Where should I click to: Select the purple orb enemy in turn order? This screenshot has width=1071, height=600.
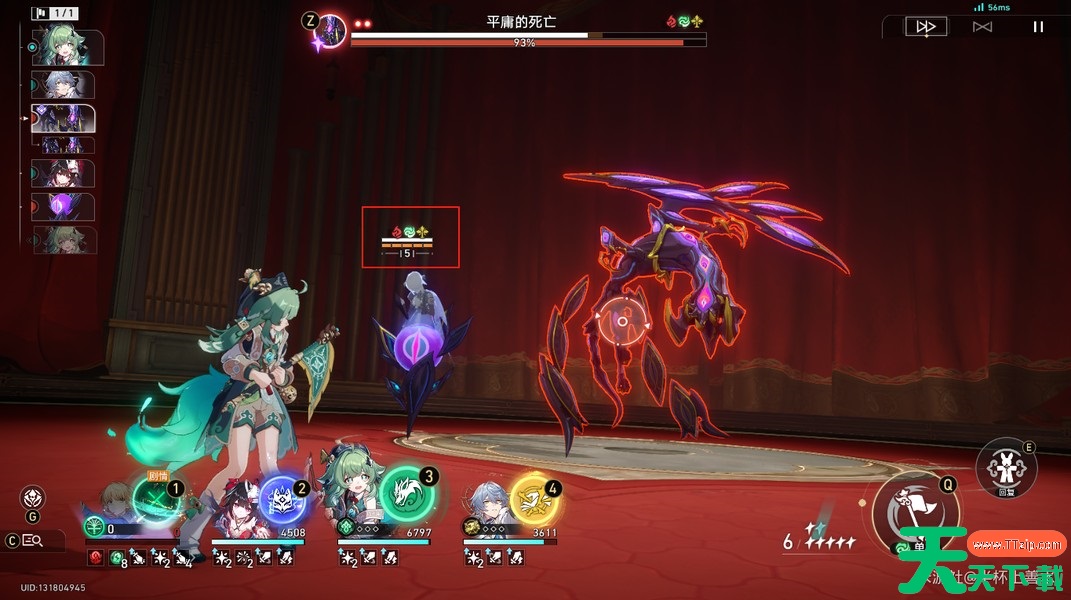click(x=64, y=207)
